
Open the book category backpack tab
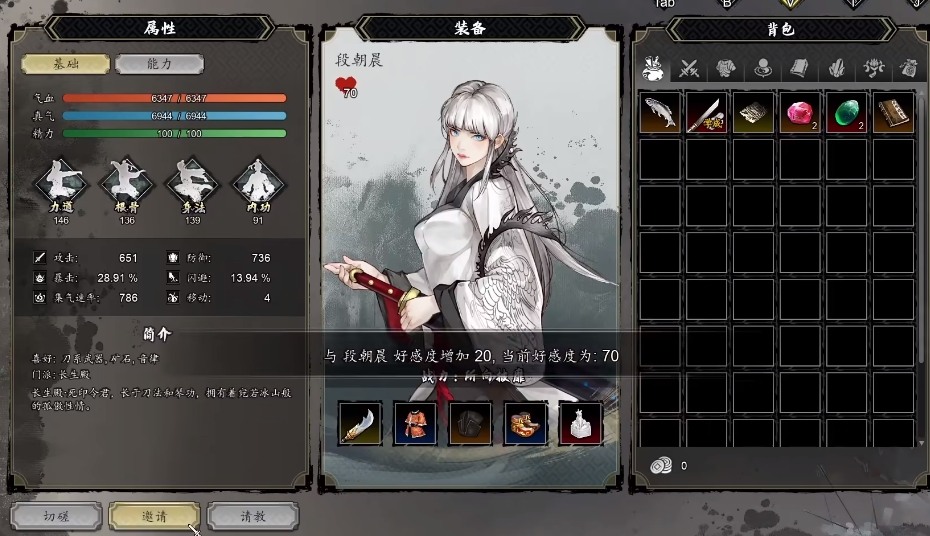[799, 68]
